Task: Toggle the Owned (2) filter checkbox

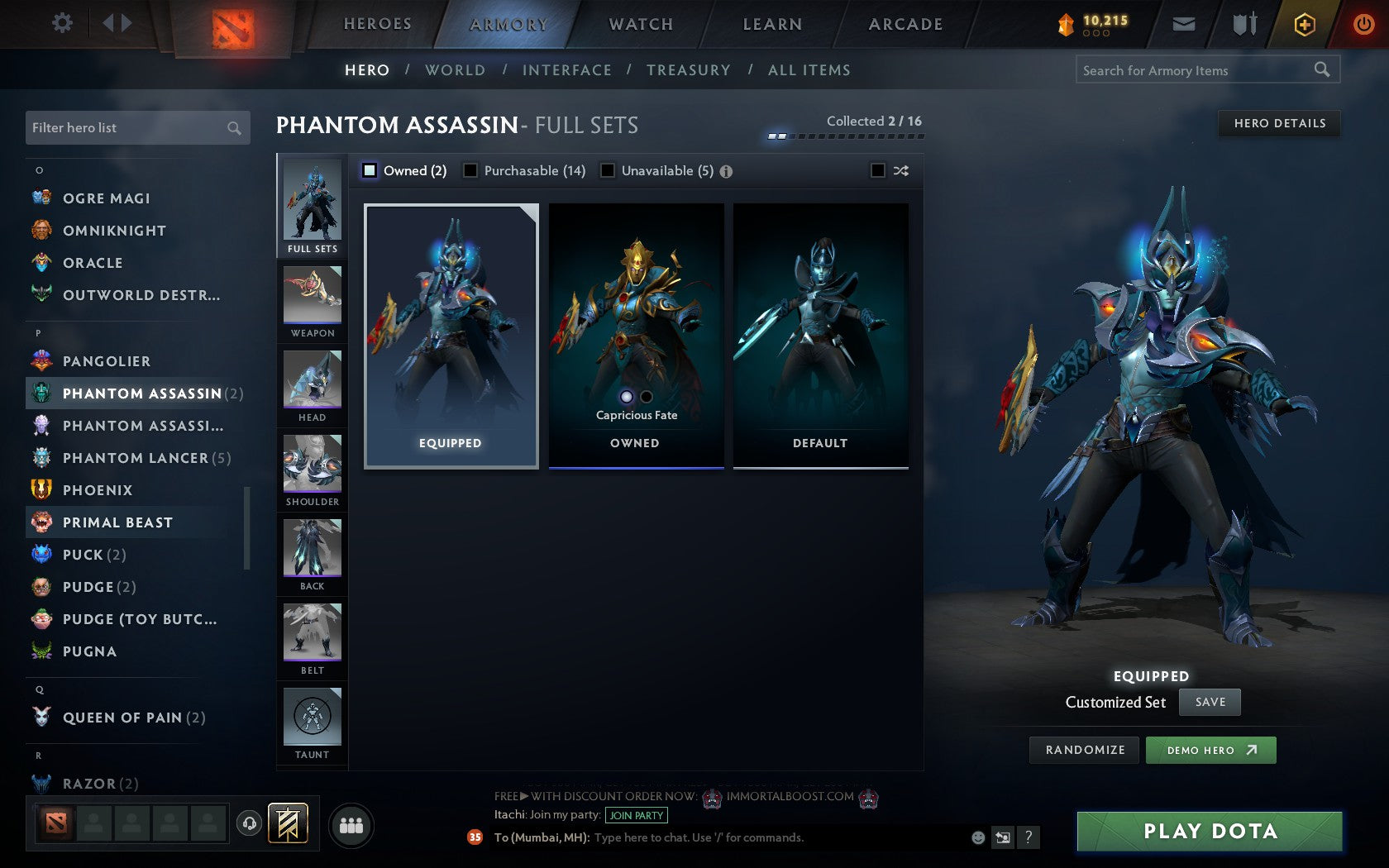Action: pyautogui.click(x=369, y=170)
